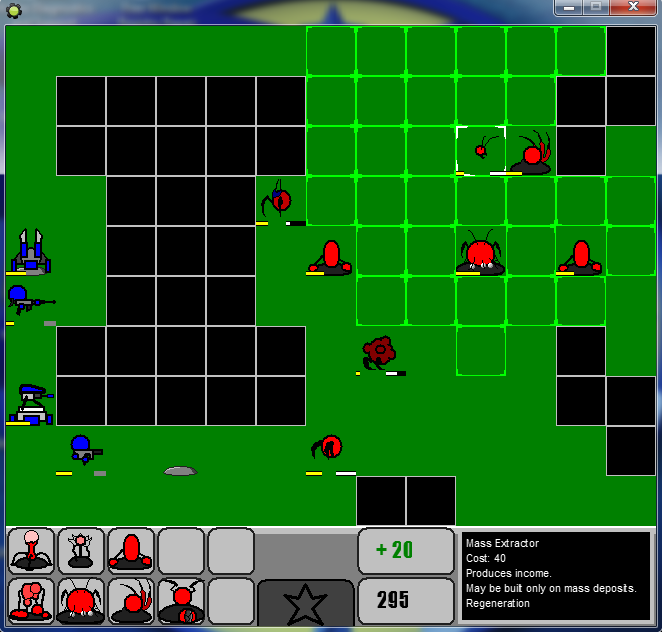The image size is (662, 632).
Task: Choose the big fanged red spider icon
Action: 81,601
